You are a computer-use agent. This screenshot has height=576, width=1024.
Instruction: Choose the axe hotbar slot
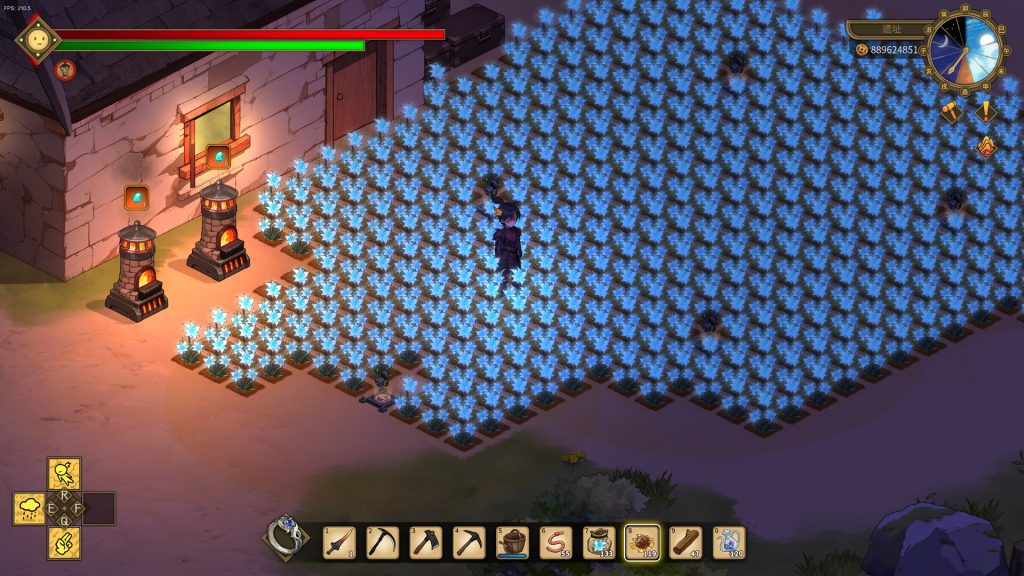click(426, 543)
